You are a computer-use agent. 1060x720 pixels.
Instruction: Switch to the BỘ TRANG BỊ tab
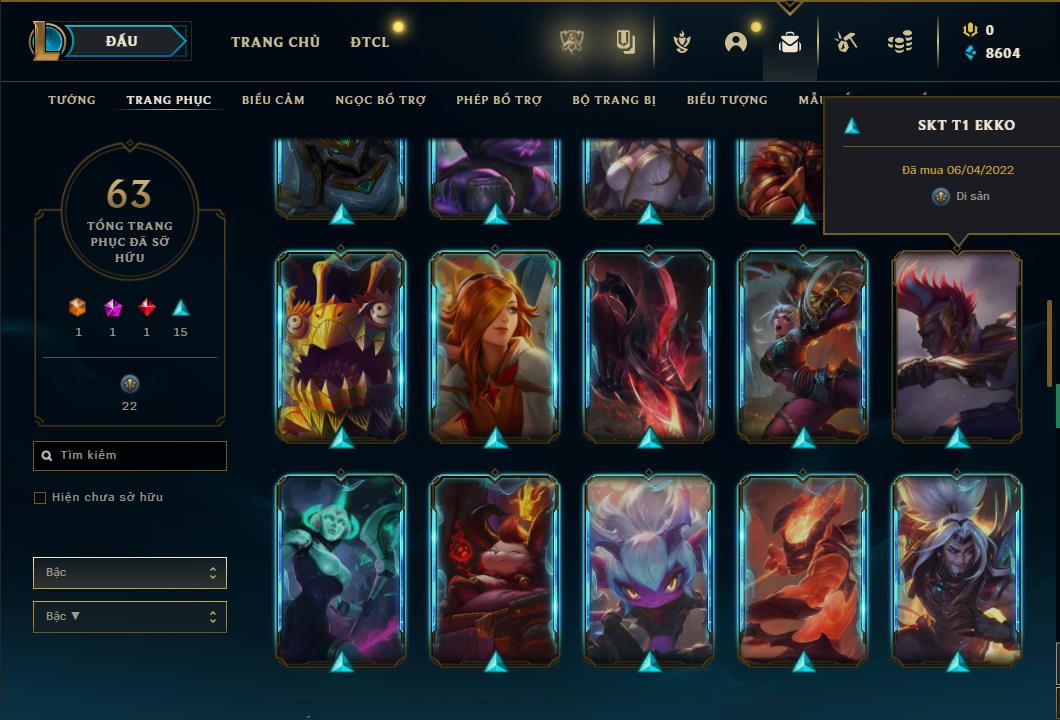(x=614, y=100)
